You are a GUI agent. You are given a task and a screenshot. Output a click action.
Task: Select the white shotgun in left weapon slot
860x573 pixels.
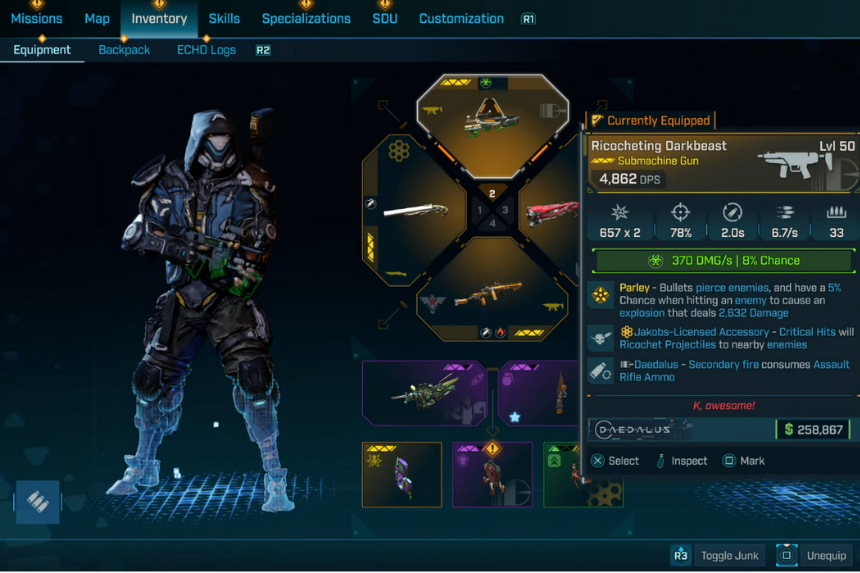(x=415, y=211)
